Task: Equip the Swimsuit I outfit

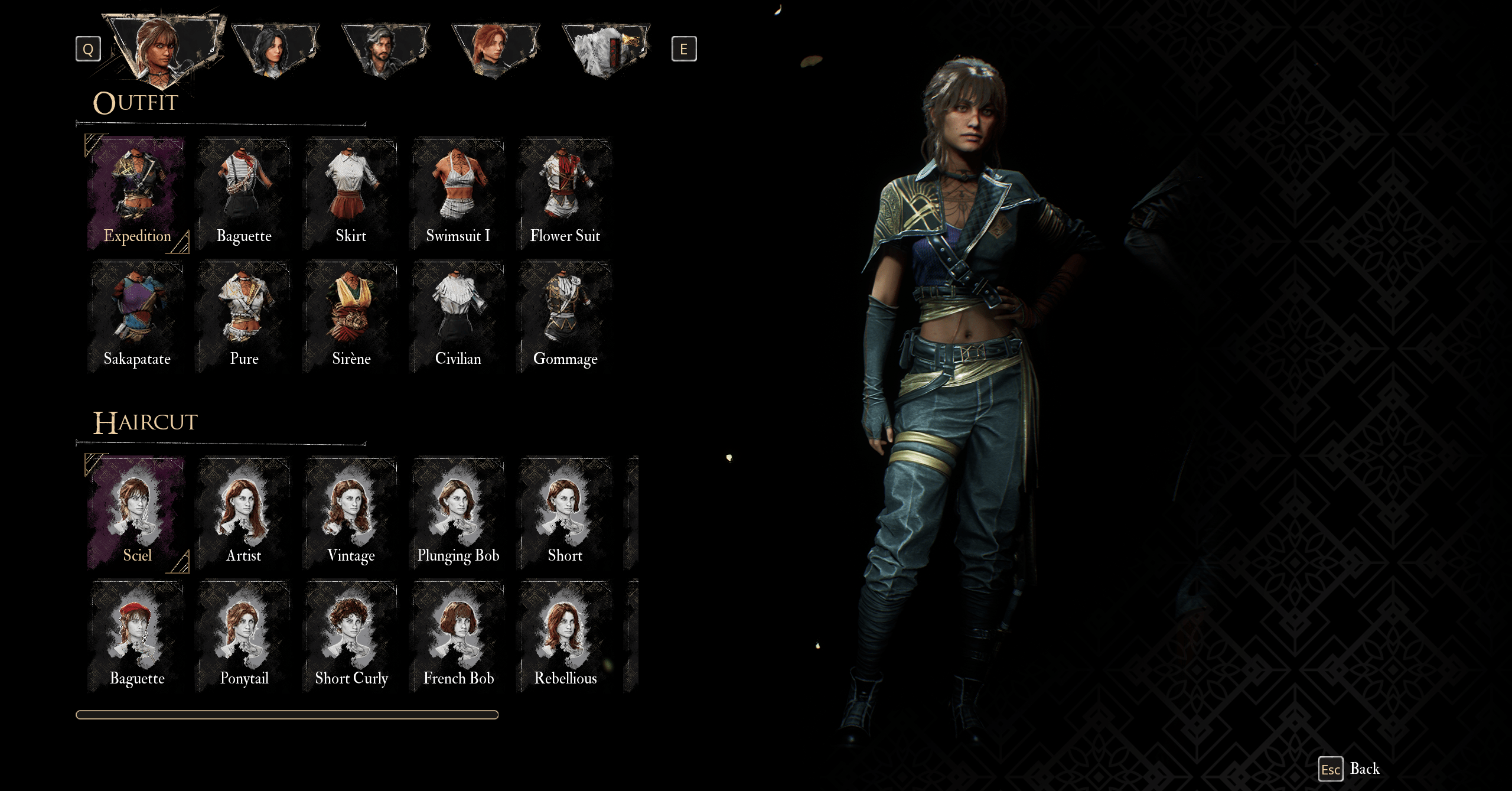Action: (x=458, y=194)
